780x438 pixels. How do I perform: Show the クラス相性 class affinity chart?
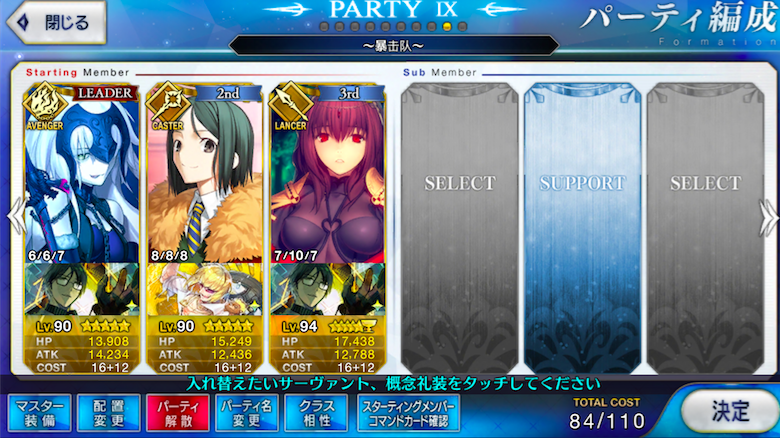(x=317, y=411)
